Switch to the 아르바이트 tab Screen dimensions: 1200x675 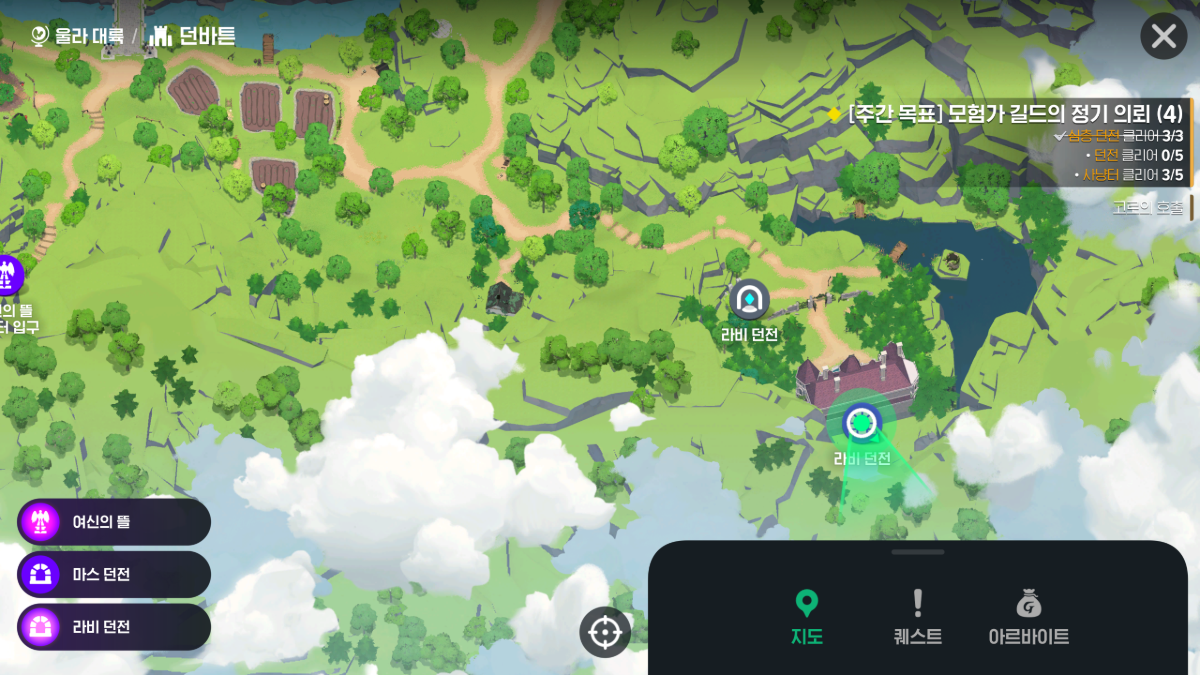(1028, 617)
